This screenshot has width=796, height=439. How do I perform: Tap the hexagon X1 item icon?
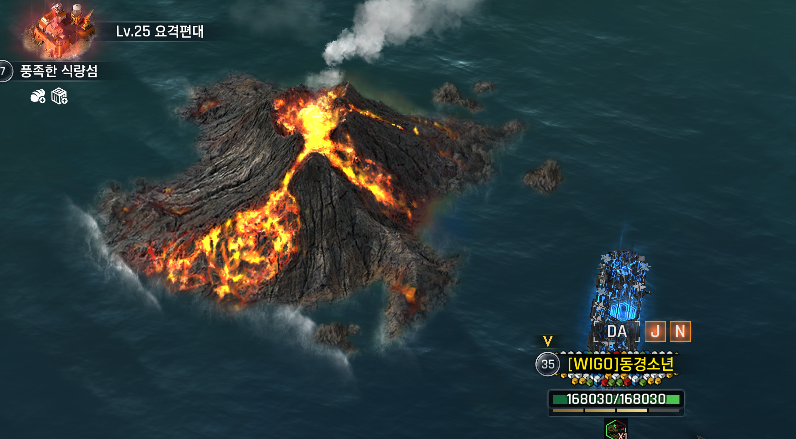[615, 430]
